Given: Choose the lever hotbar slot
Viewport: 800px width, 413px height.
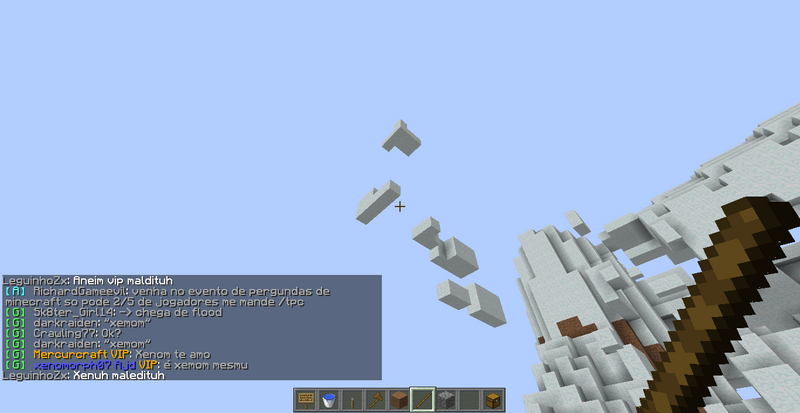Looking at the screenshot, I should [x=352, y=400].
